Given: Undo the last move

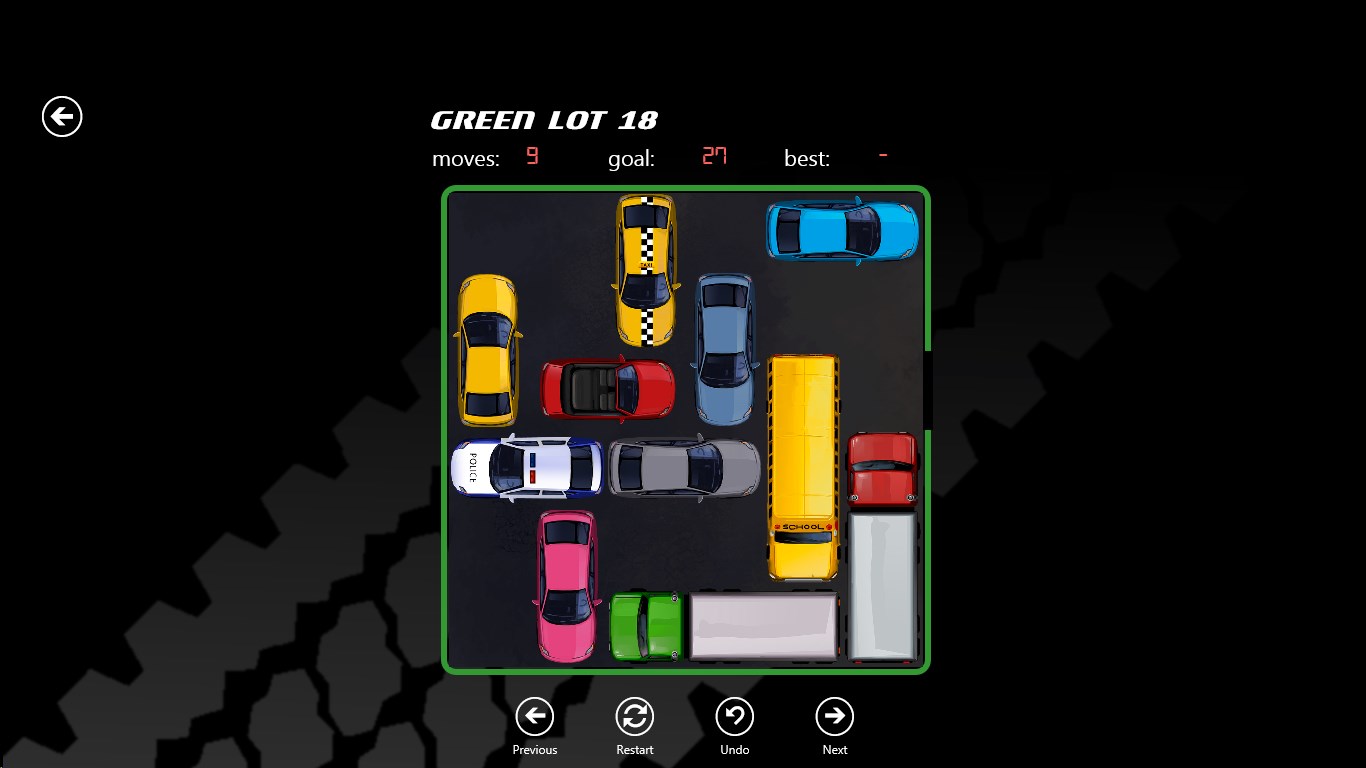Looking at the screenshot, I should 735,717.
